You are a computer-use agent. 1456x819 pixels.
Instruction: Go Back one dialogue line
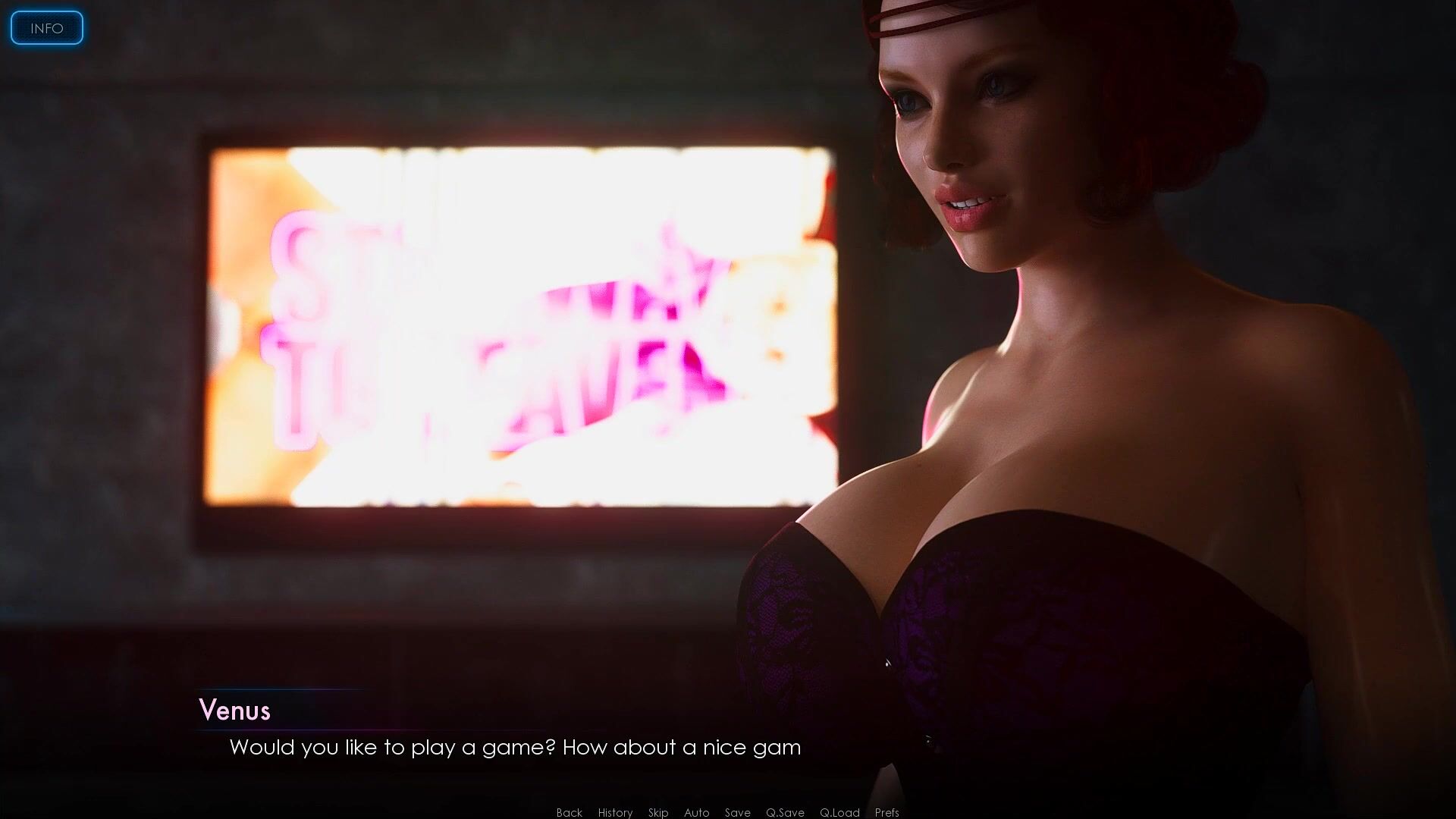[569, 812]
